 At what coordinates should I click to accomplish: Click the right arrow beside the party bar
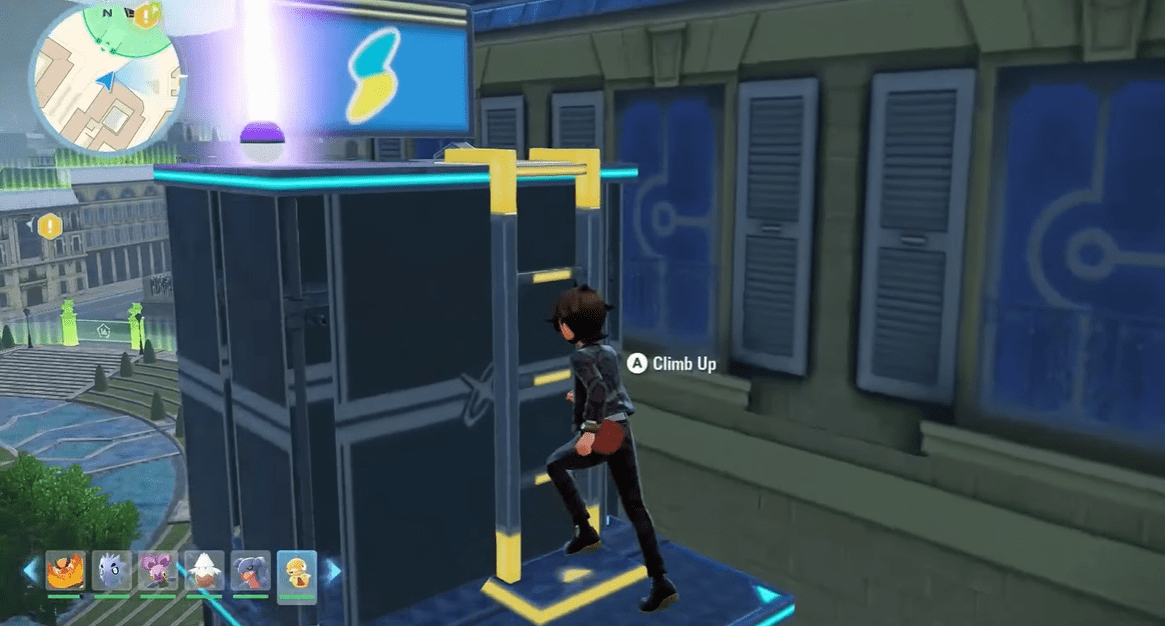tap(332, 571)
